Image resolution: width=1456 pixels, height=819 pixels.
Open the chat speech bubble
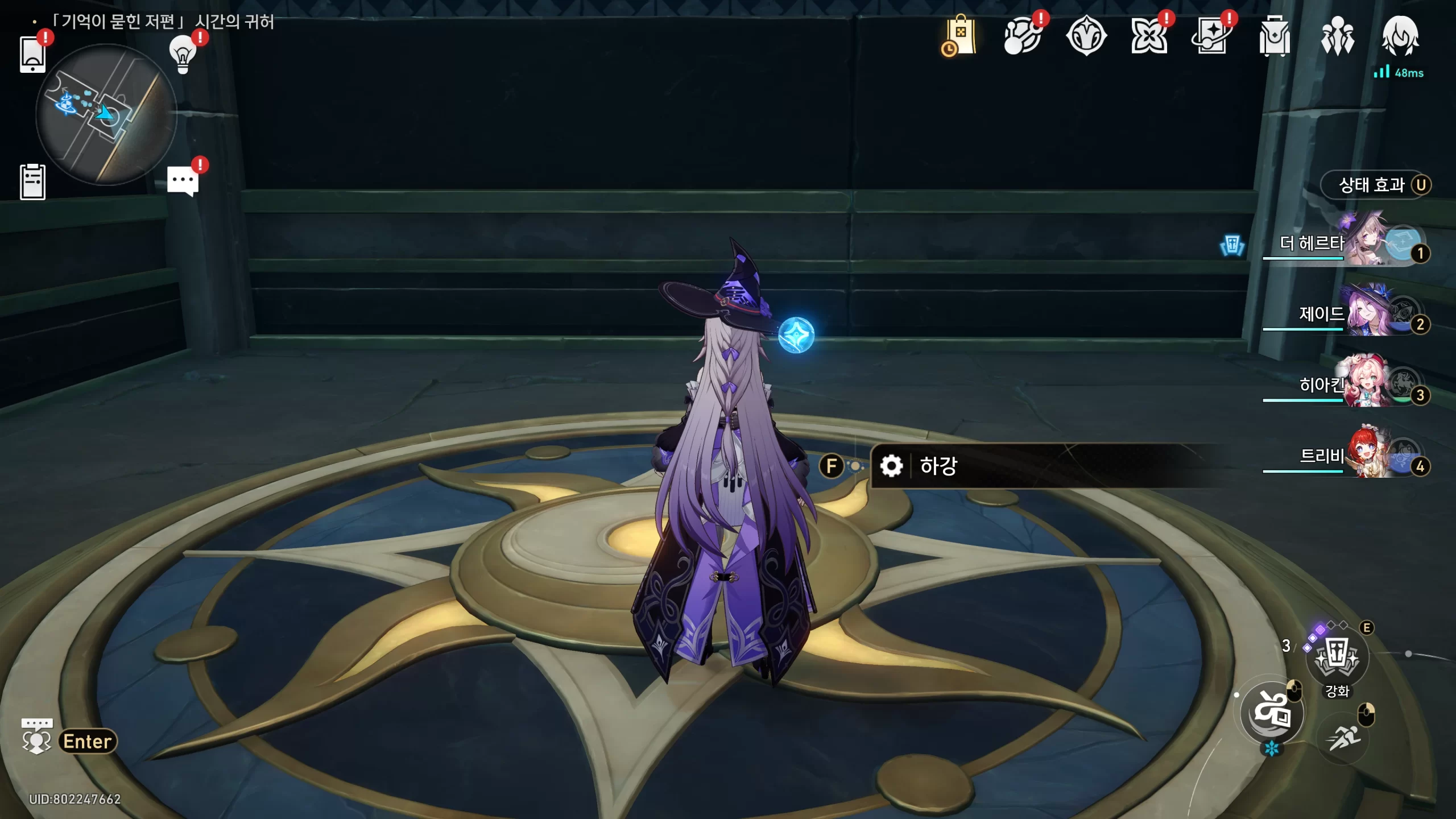[183, 181]
